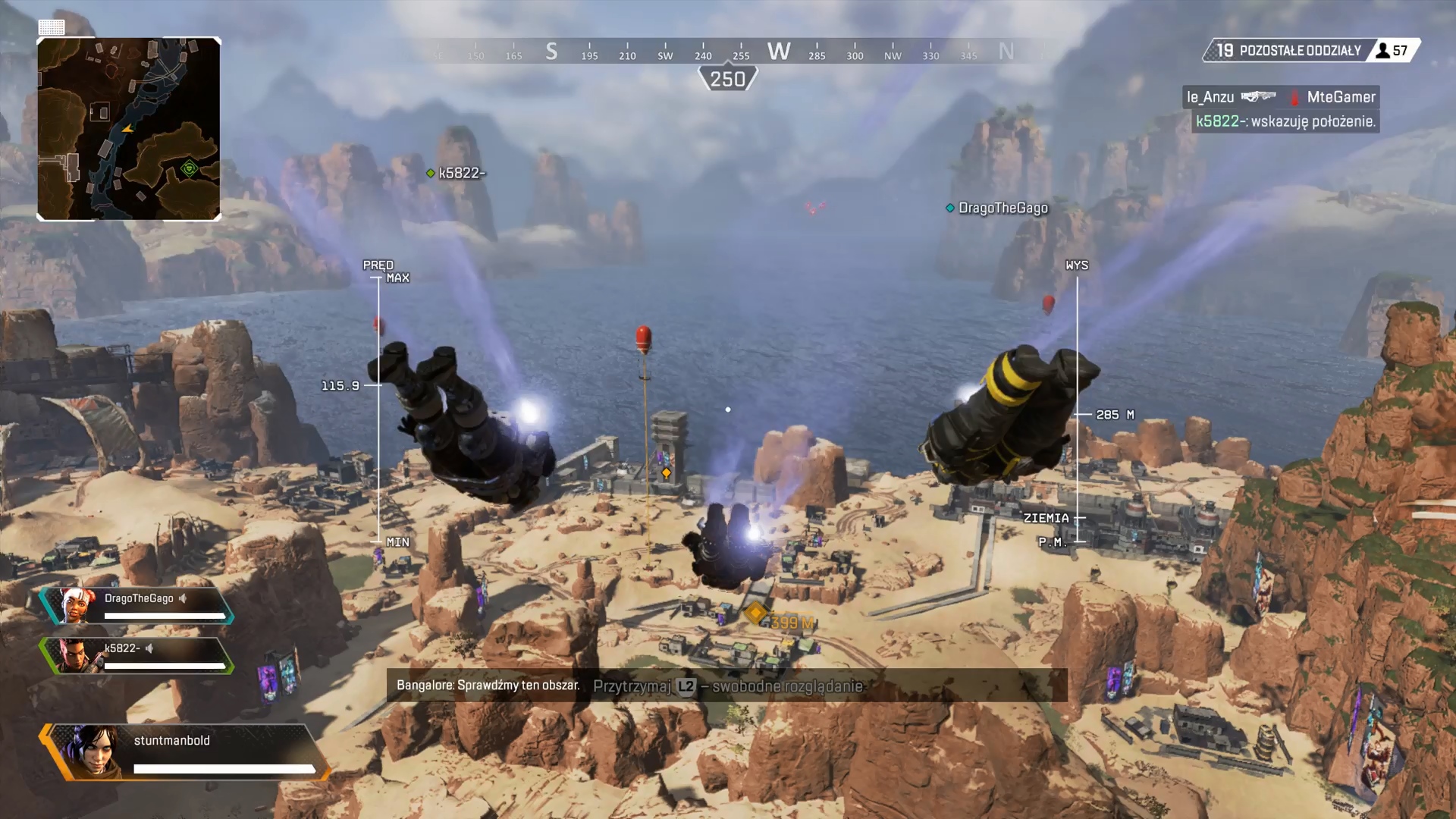Select the speaker icon beside DragoTheGago
This screenshot has width=1456, height=819.
tap(183, 598)
